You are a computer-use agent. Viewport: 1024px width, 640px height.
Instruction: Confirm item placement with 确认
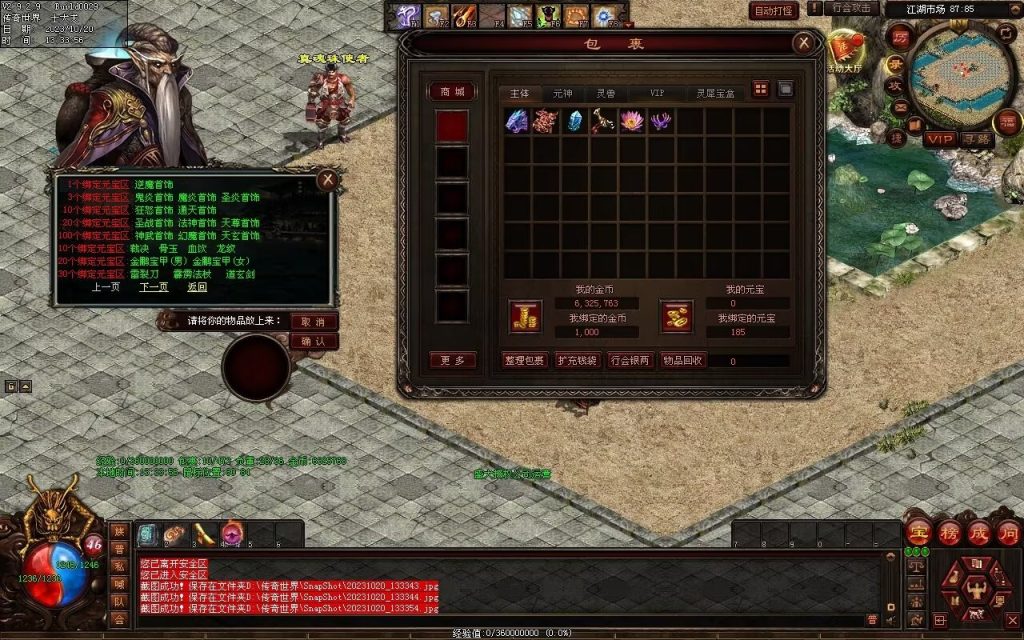313,341
